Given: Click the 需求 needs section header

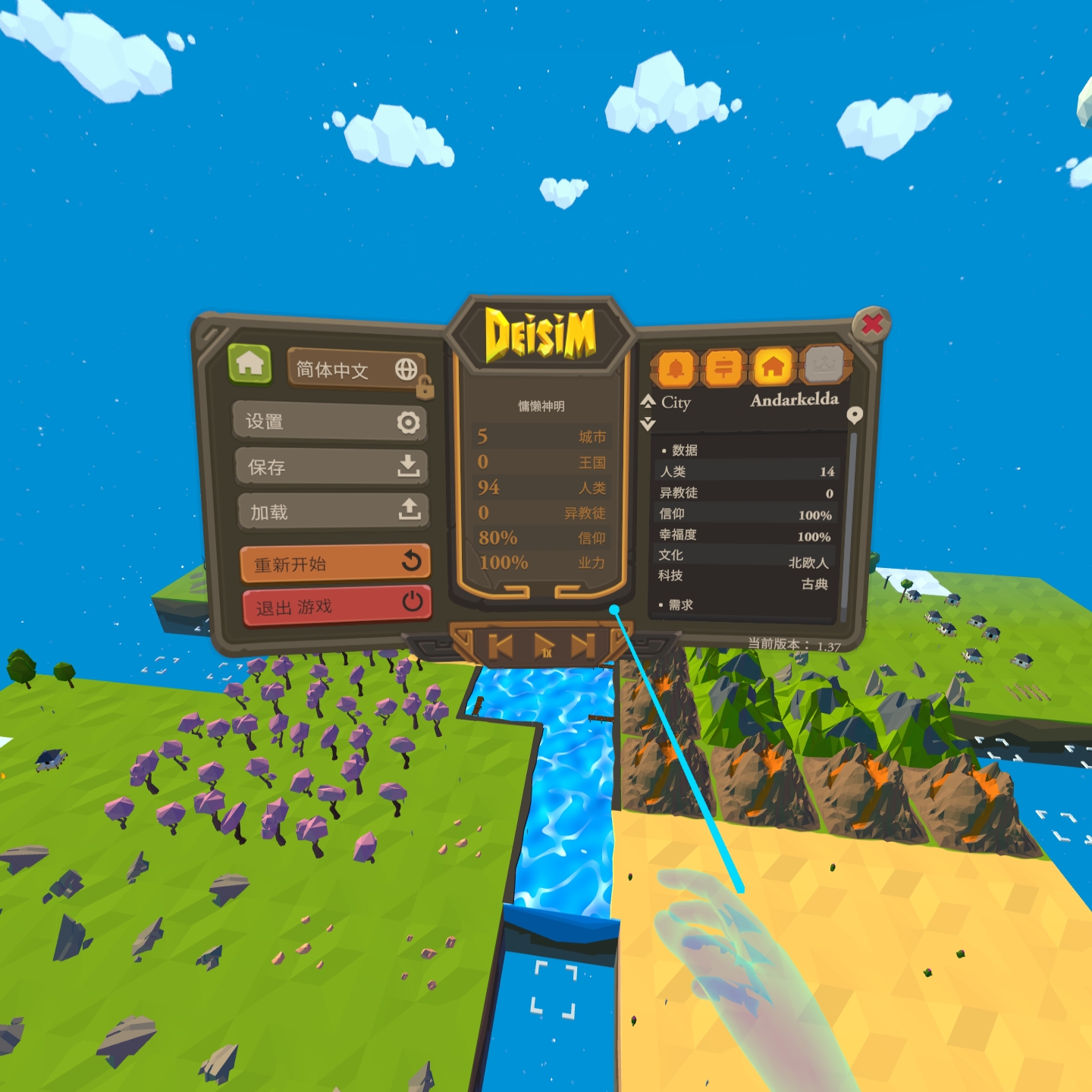Looking at the screenshot, I should [680, 605].
